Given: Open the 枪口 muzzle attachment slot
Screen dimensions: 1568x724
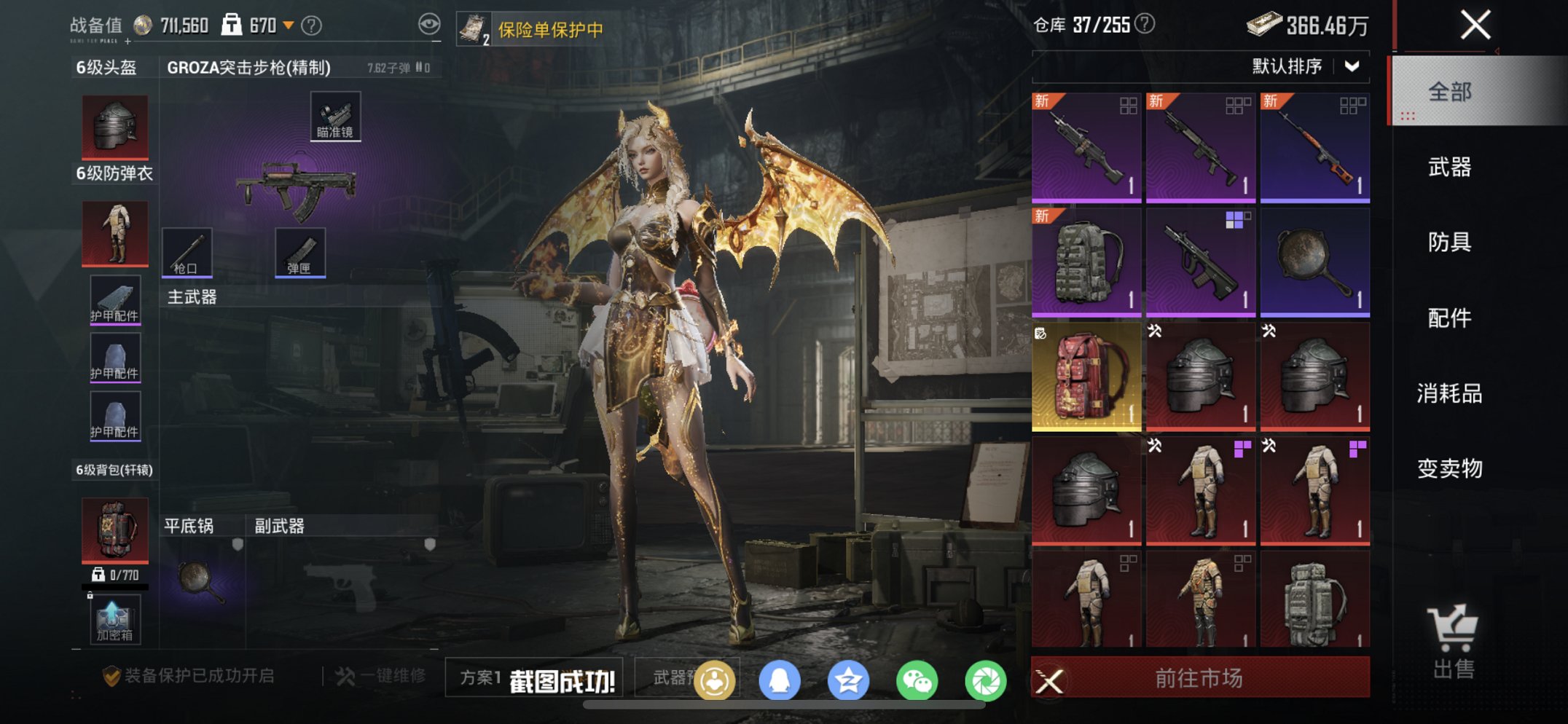Looking at the screenshot, I should coord(189,251).
